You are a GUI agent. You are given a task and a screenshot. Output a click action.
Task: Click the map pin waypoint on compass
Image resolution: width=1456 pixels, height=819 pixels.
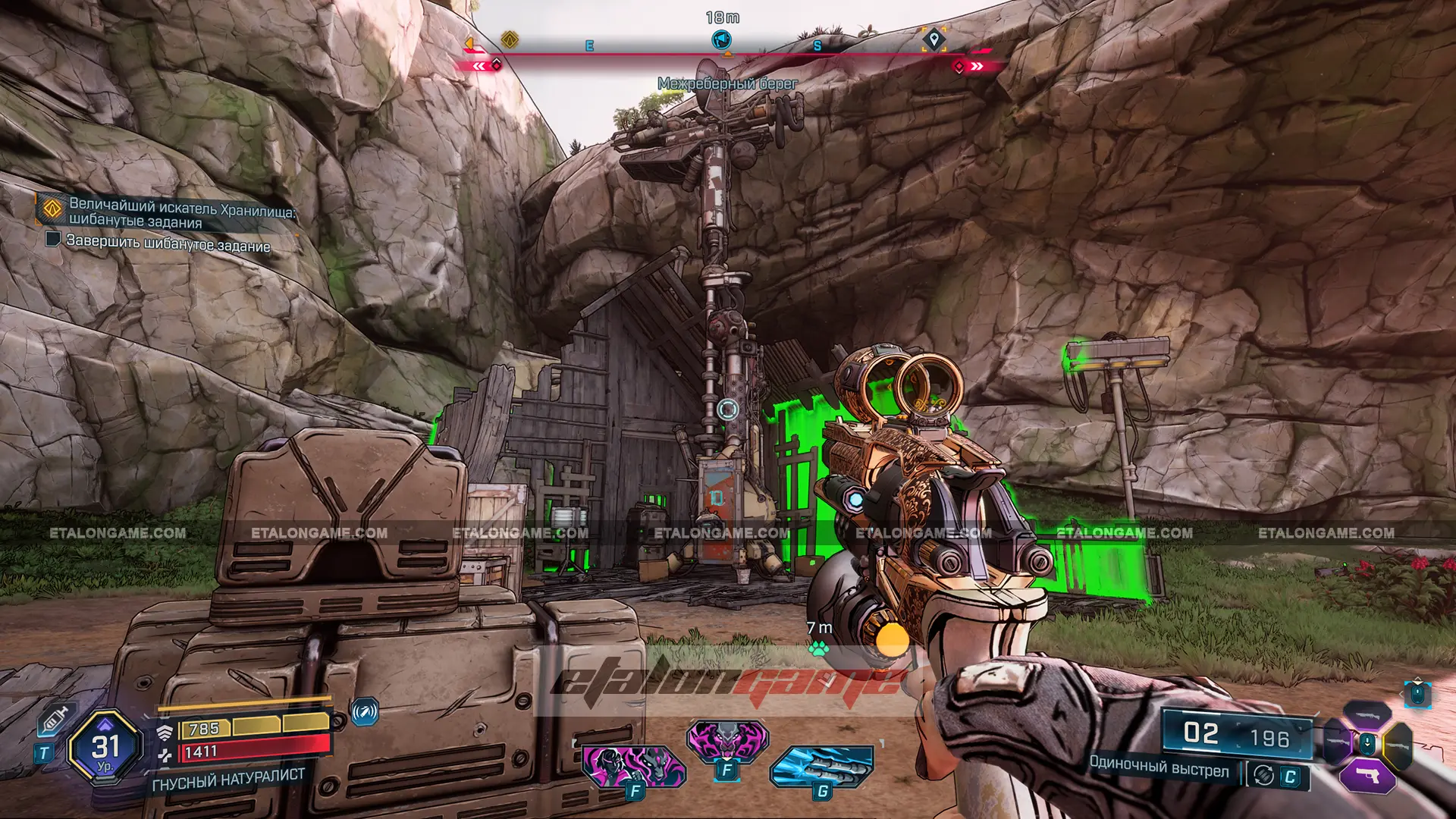934,39
